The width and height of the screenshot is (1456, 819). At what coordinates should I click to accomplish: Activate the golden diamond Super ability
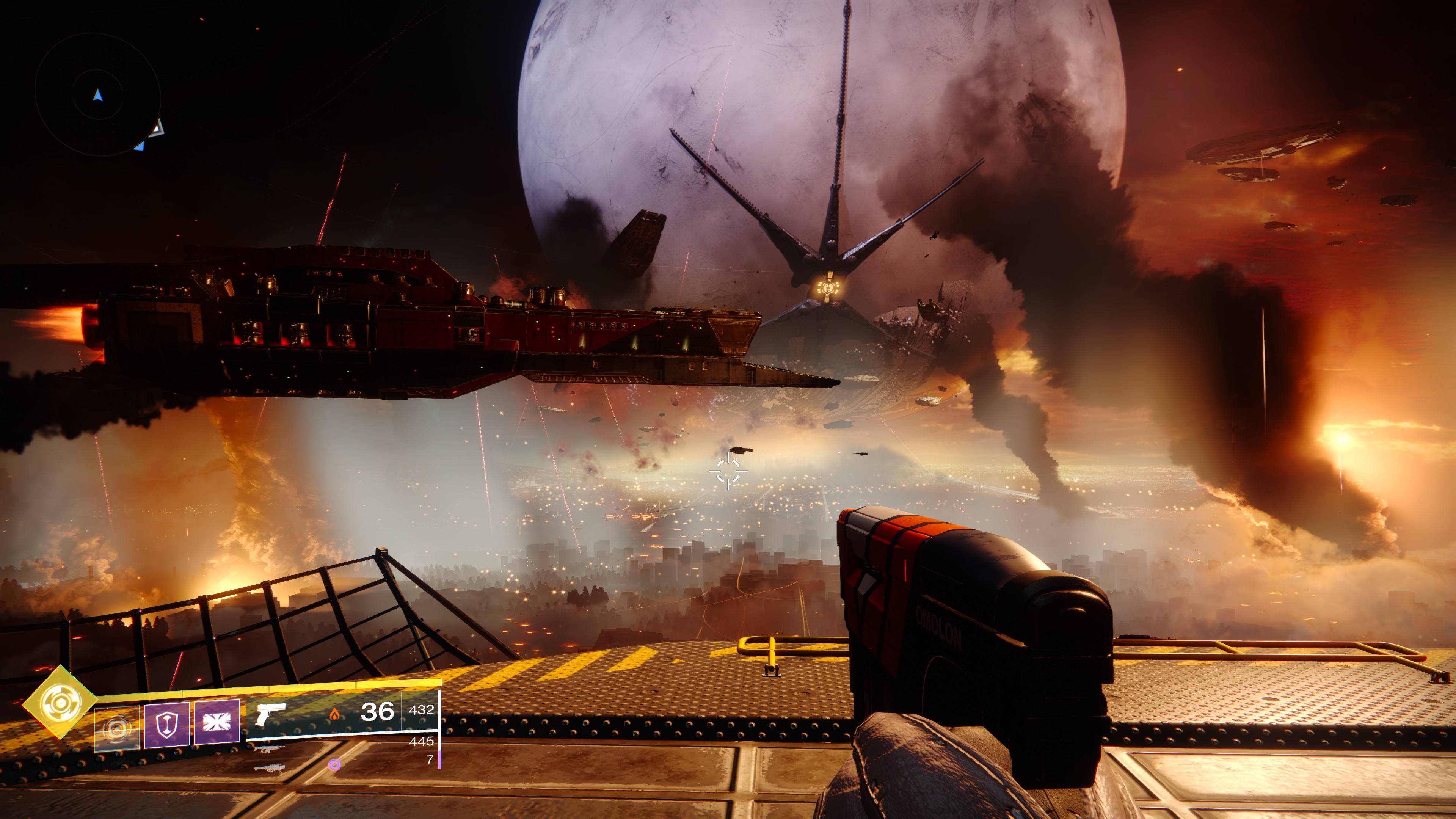pos(60,702)
